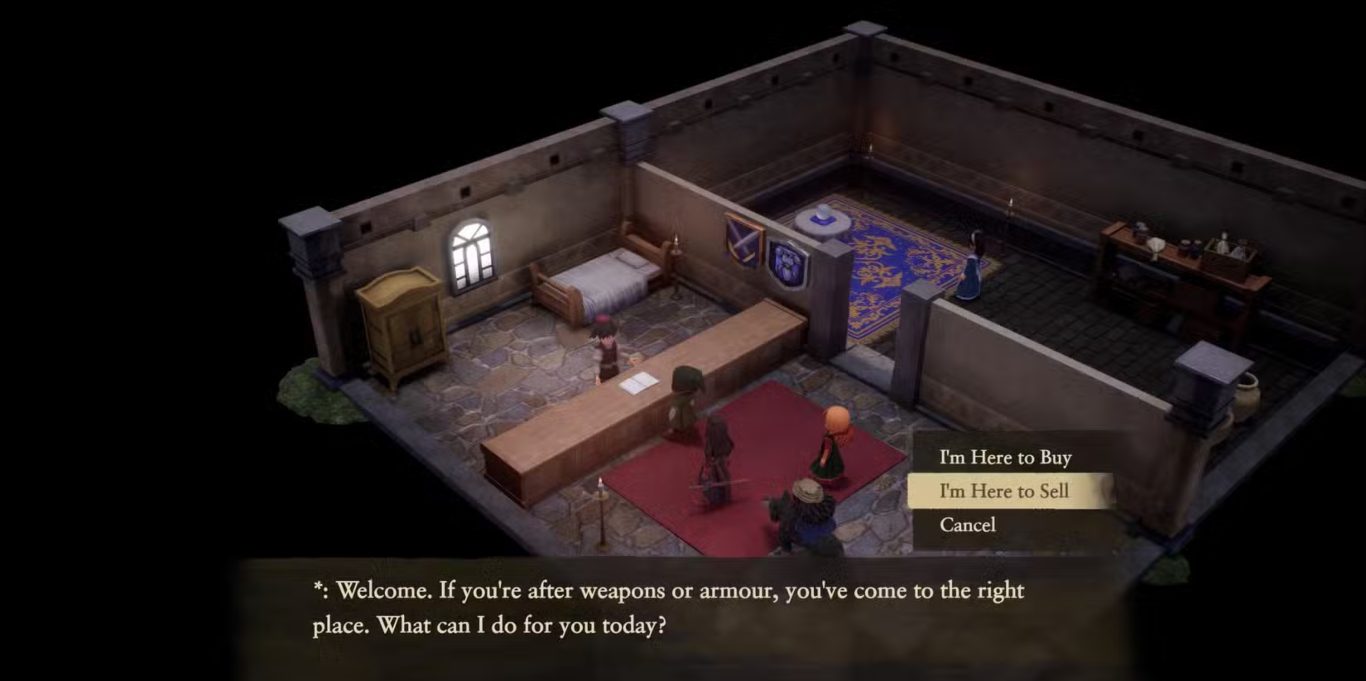Select "I'm Here to Sell"

click(x=1004, y=491)
